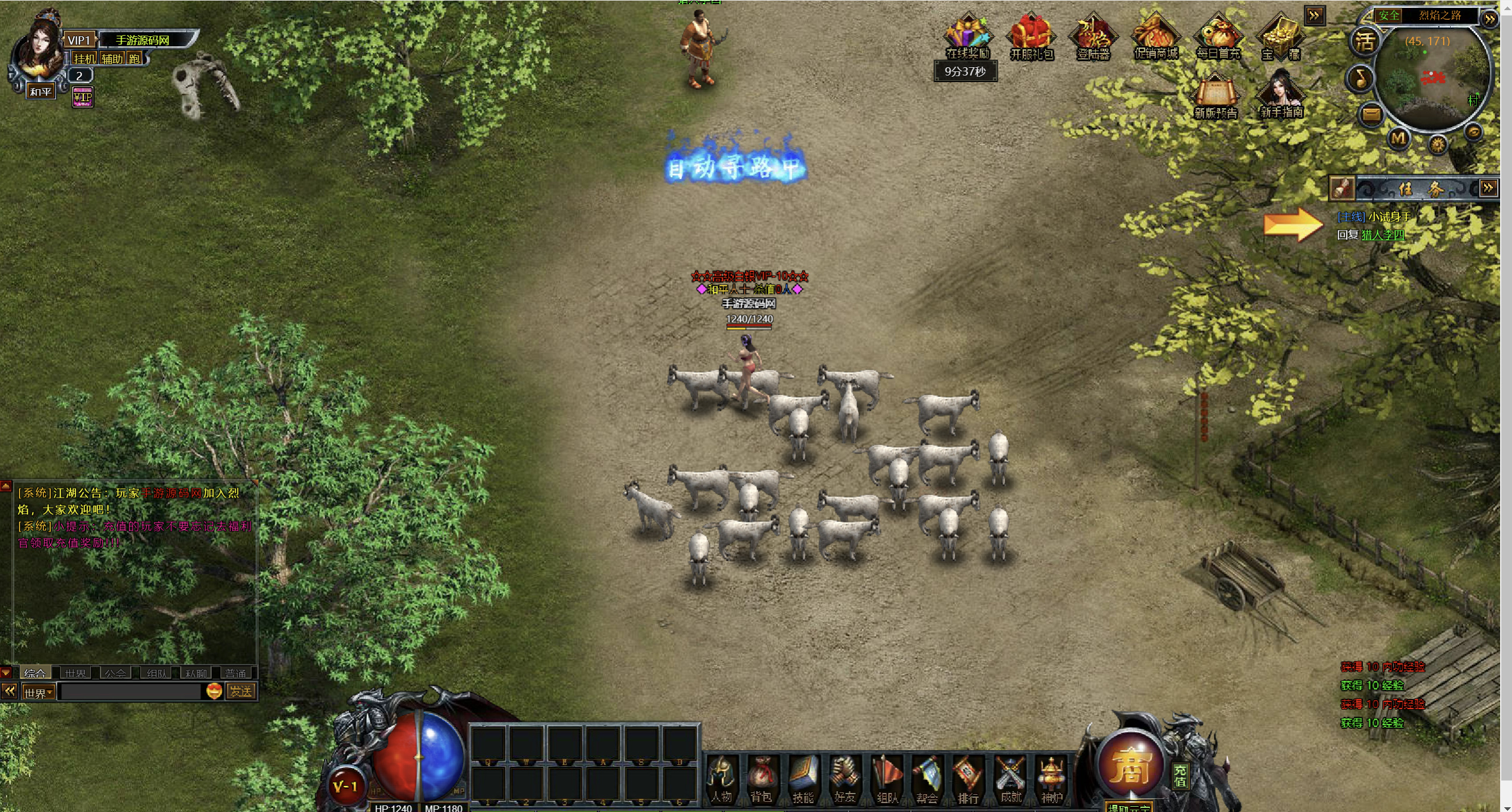This screenshot has height=812, width=1512.
Task: Open the 背包 backpack bag icon
Action: (x=761, y=778)
